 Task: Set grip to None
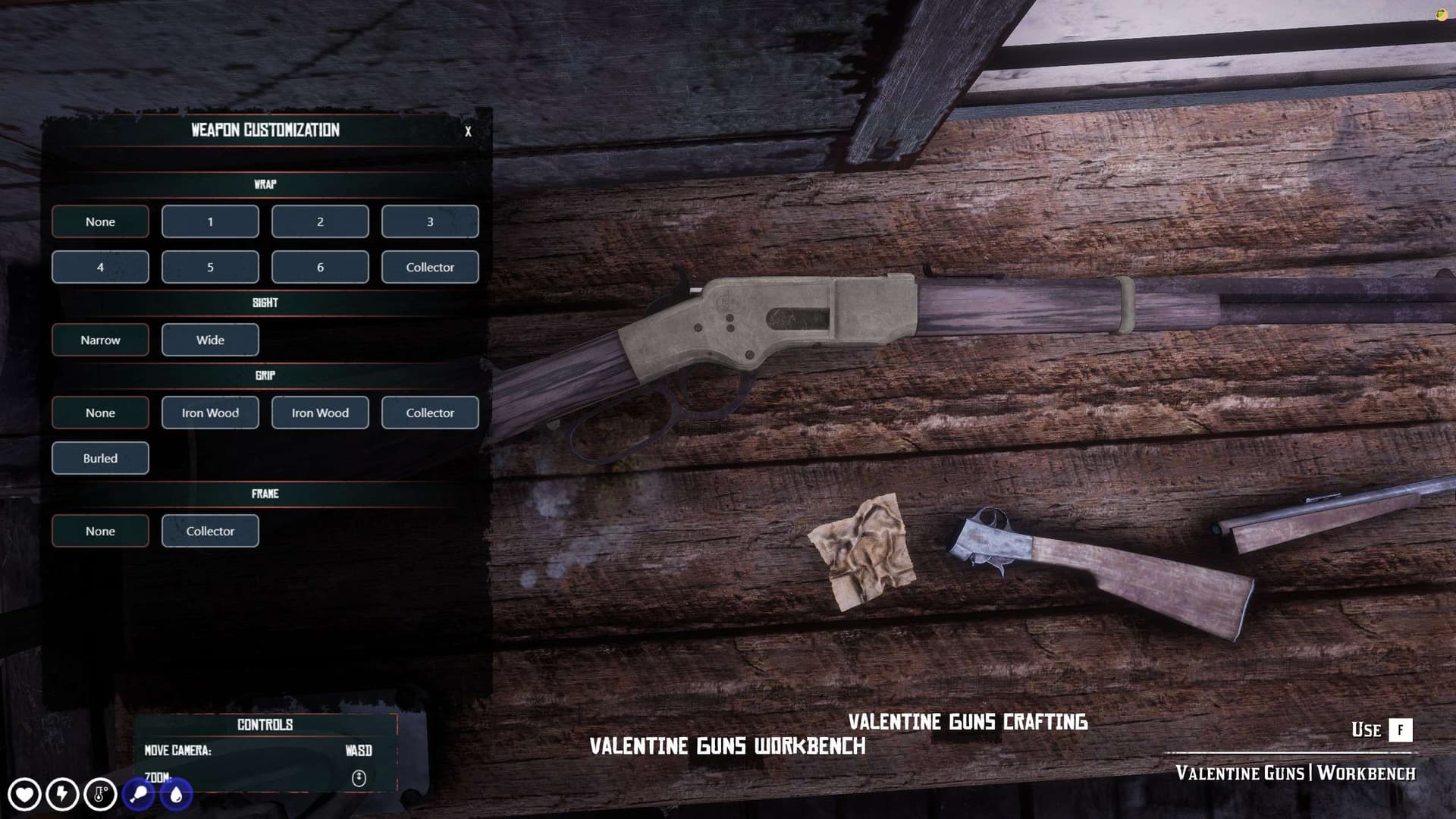point(100,413)
